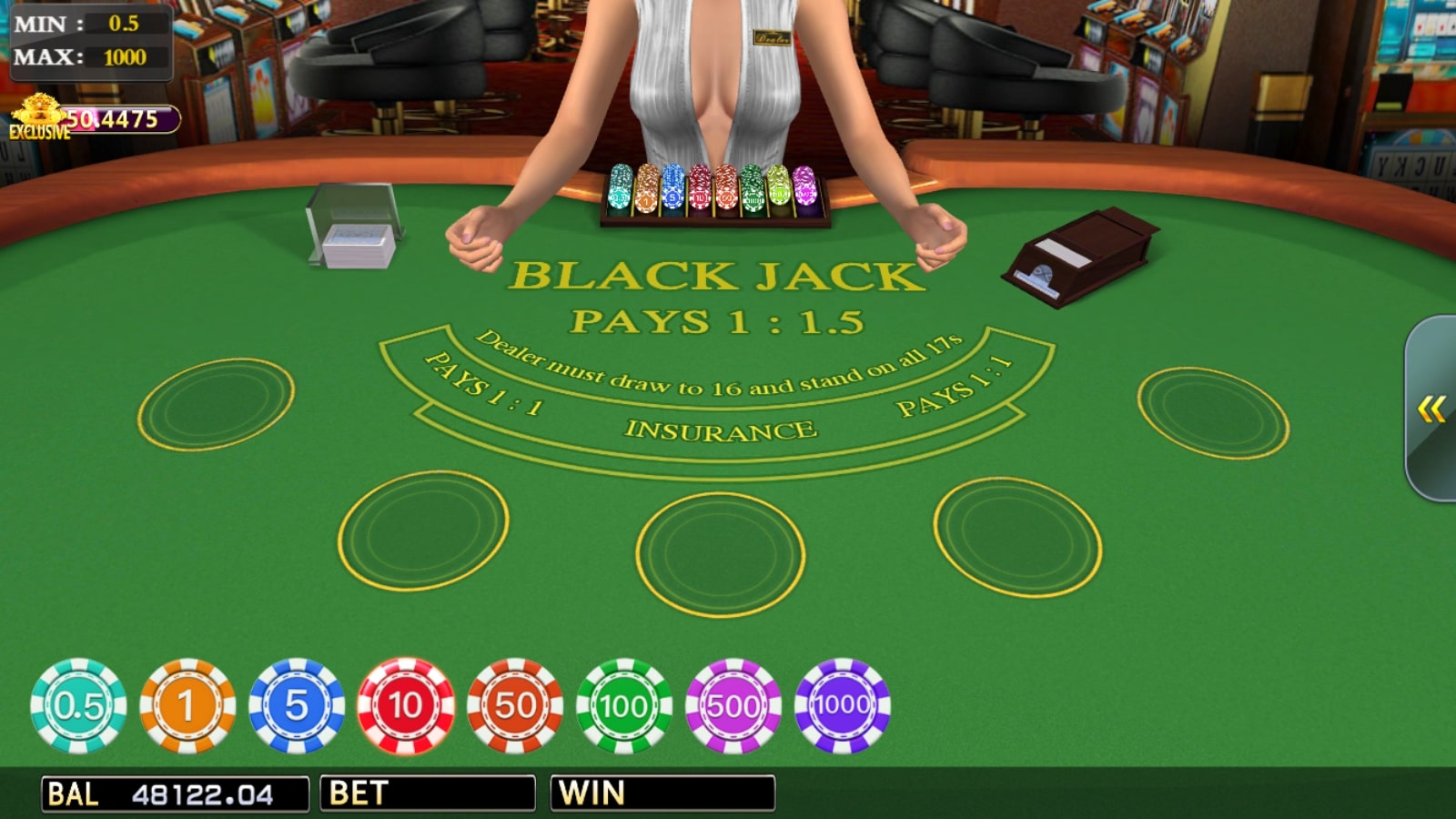Viewport: 1456px width, 819px height.
Task: Select the blue 5 chip
Action: pyautogui.click(x=296, y=705)
